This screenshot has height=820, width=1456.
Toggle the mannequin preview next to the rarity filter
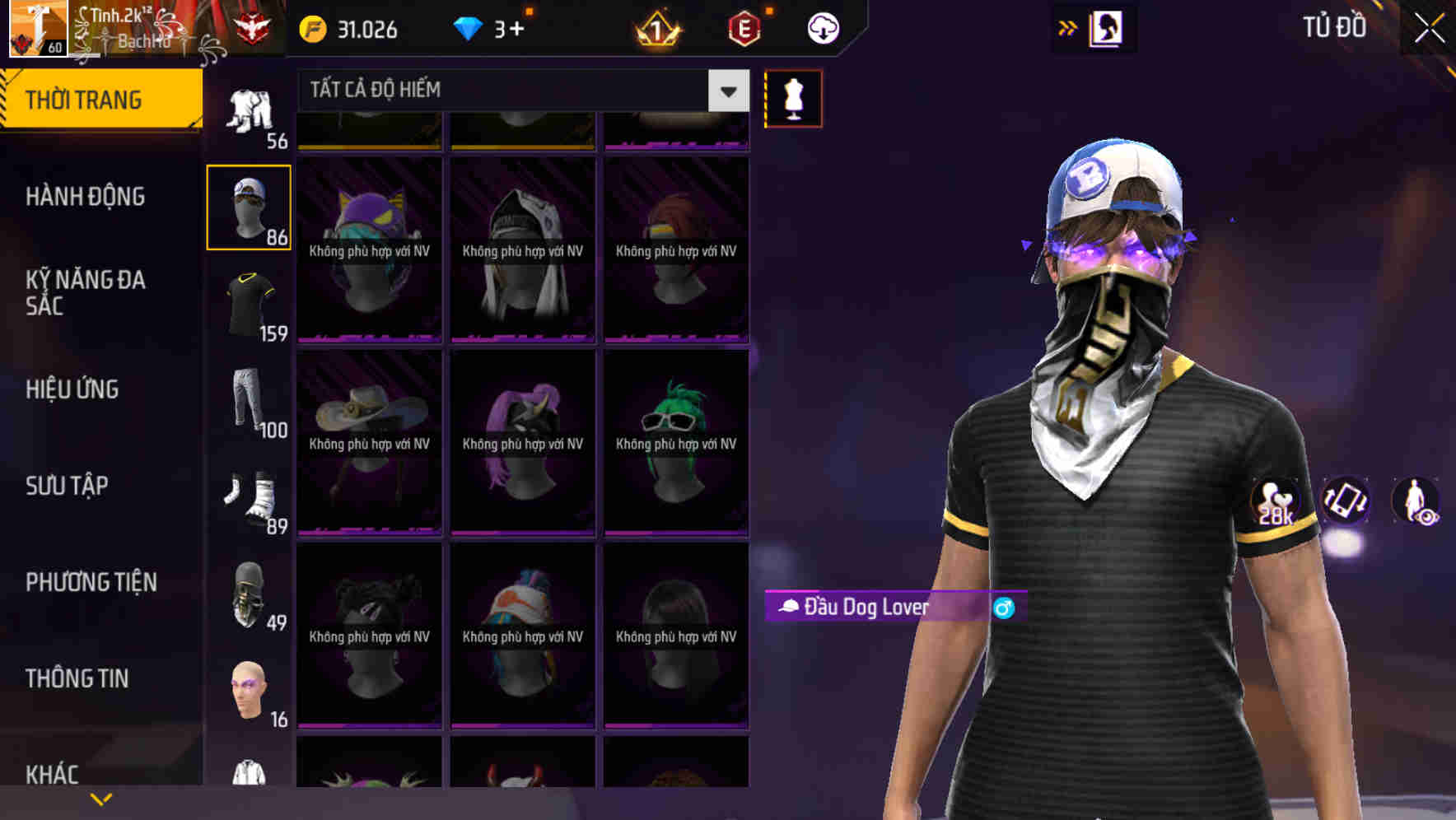[793, 98]
